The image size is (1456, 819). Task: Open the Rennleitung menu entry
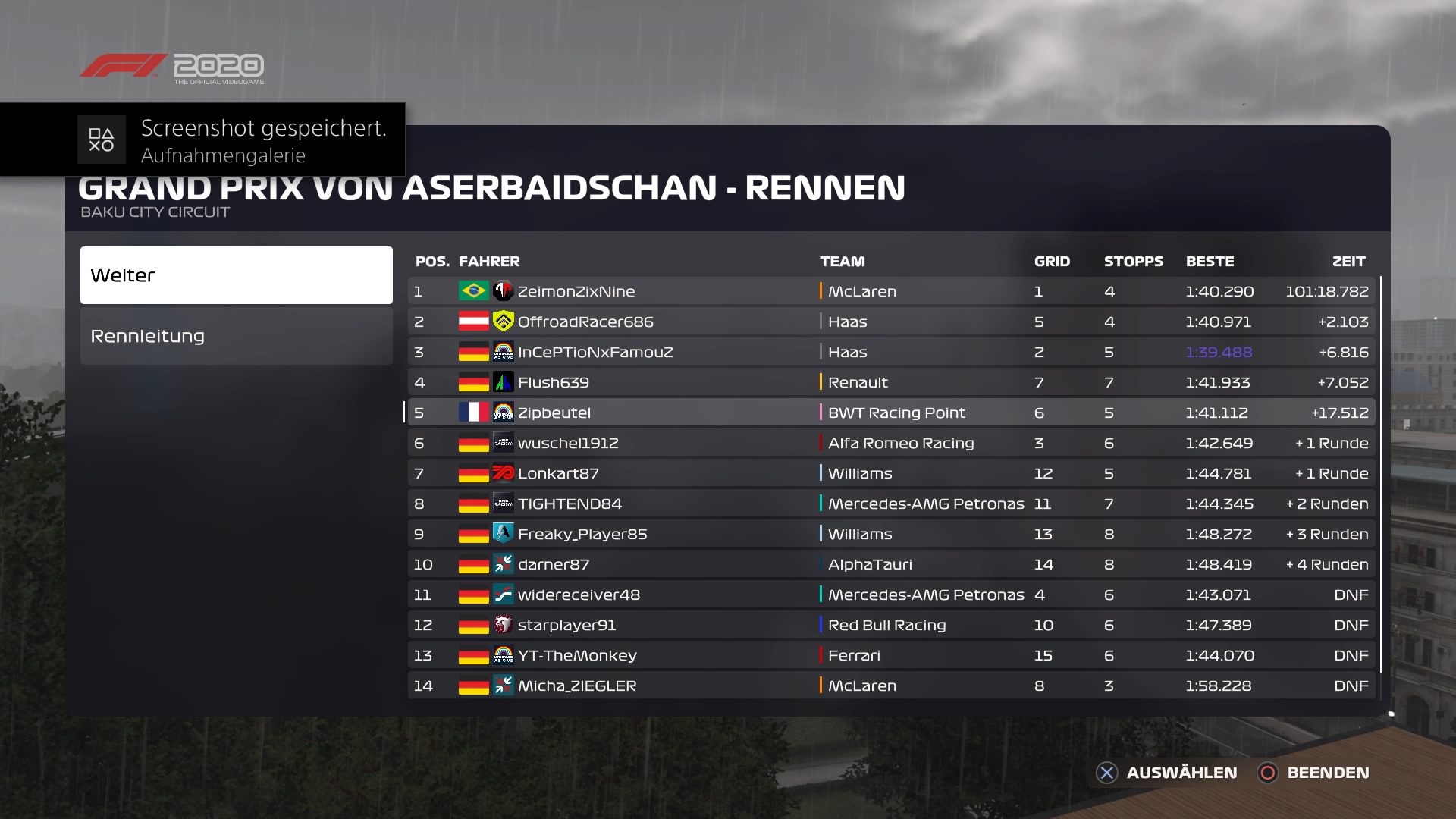236,336
